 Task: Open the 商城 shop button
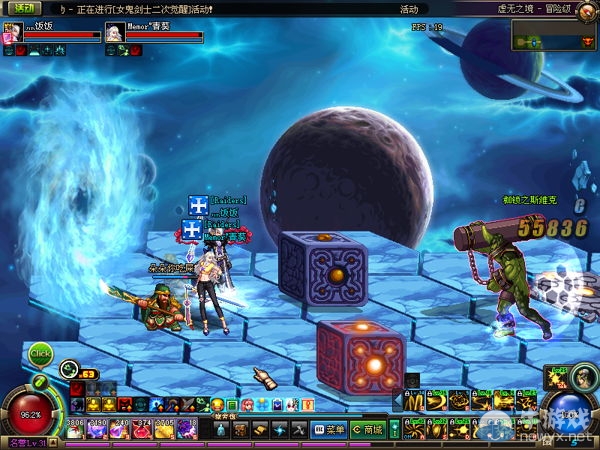click(367, 430)
